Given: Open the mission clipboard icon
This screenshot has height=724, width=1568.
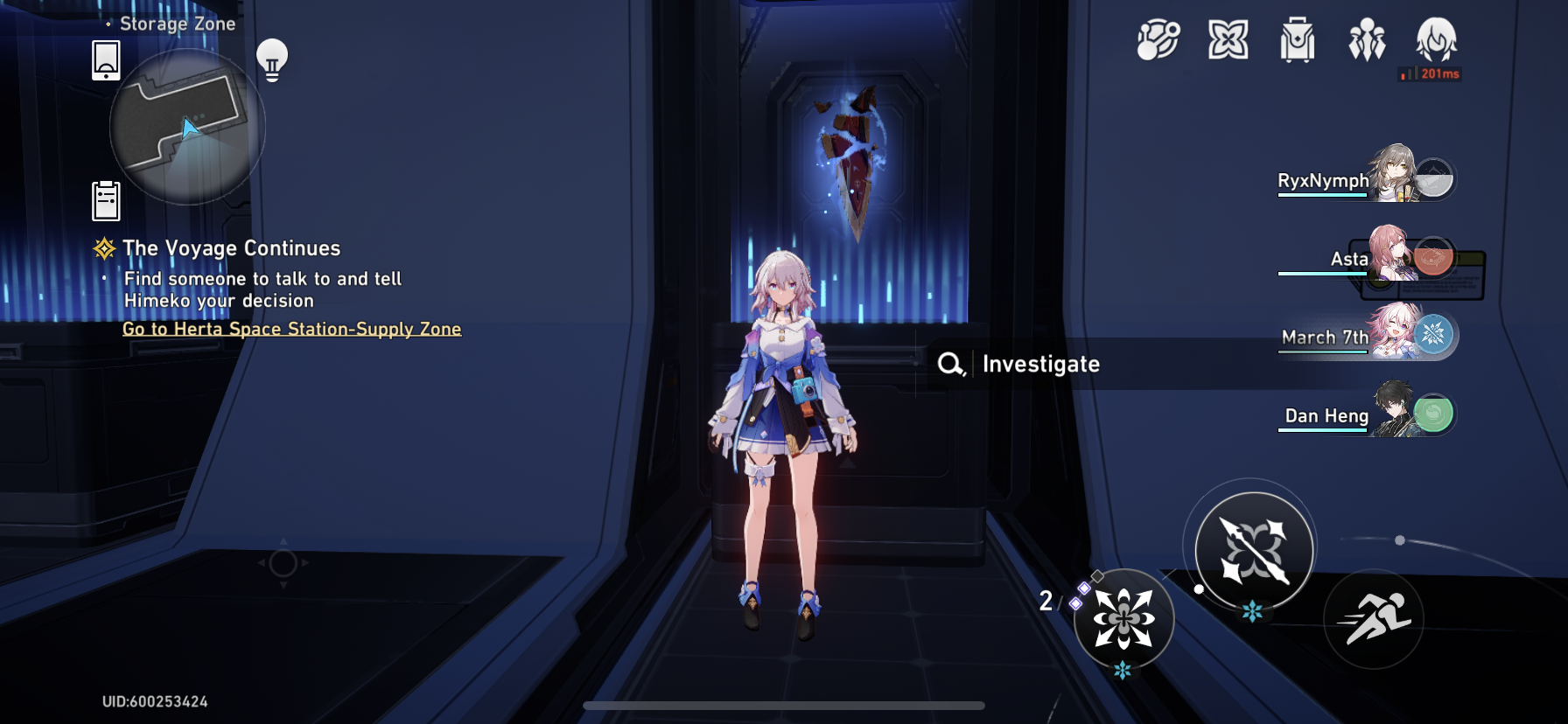Looking at the screenshot, I should click(x=104, y=198).
